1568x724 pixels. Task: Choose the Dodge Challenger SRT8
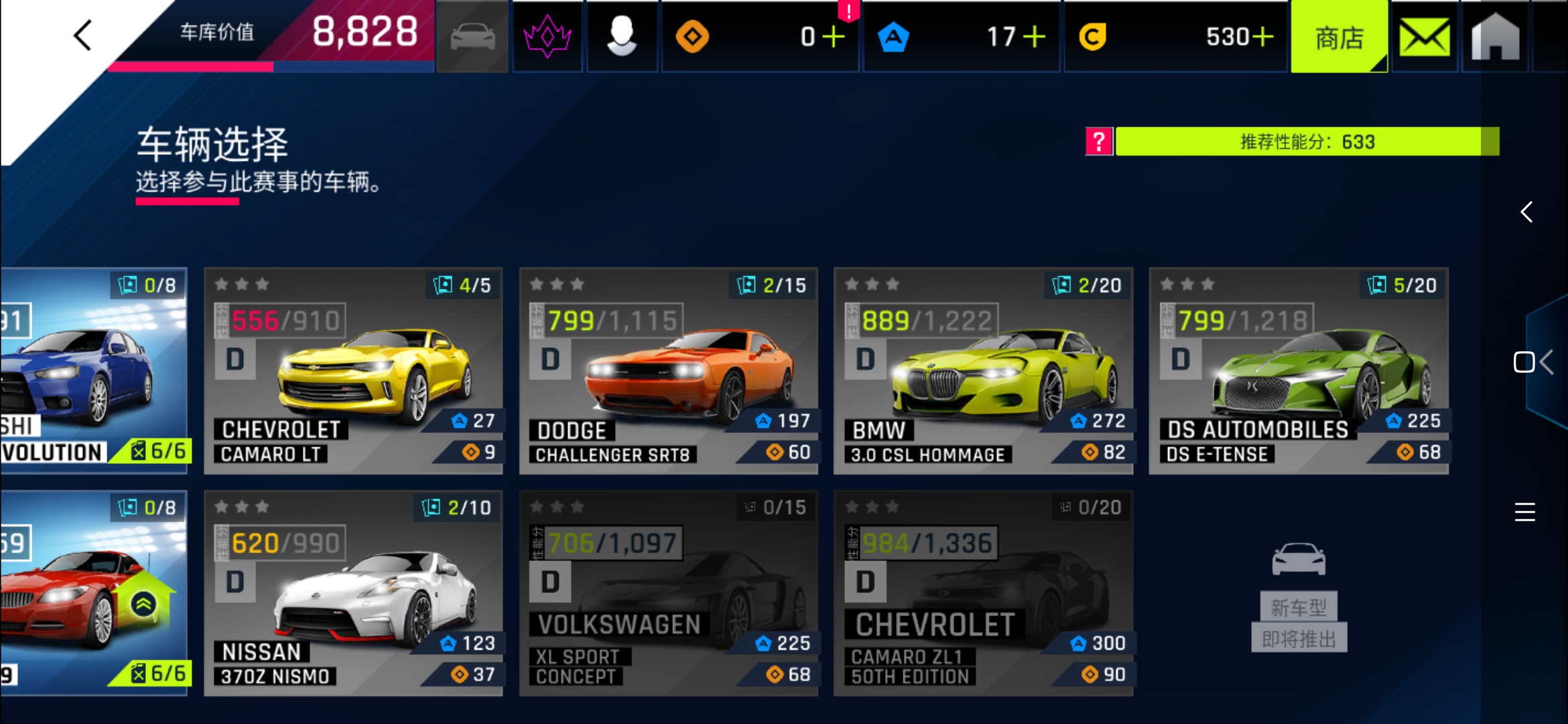click(668, 371)
